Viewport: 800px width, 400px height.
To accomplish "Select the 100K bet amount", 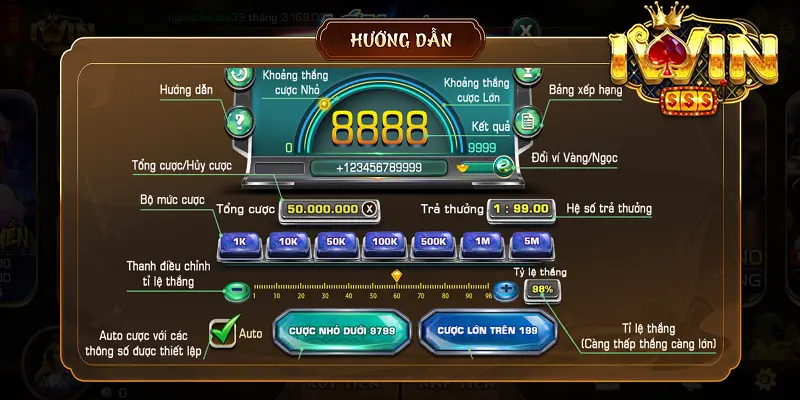I will pyautogui.click(x=383, y=243).
